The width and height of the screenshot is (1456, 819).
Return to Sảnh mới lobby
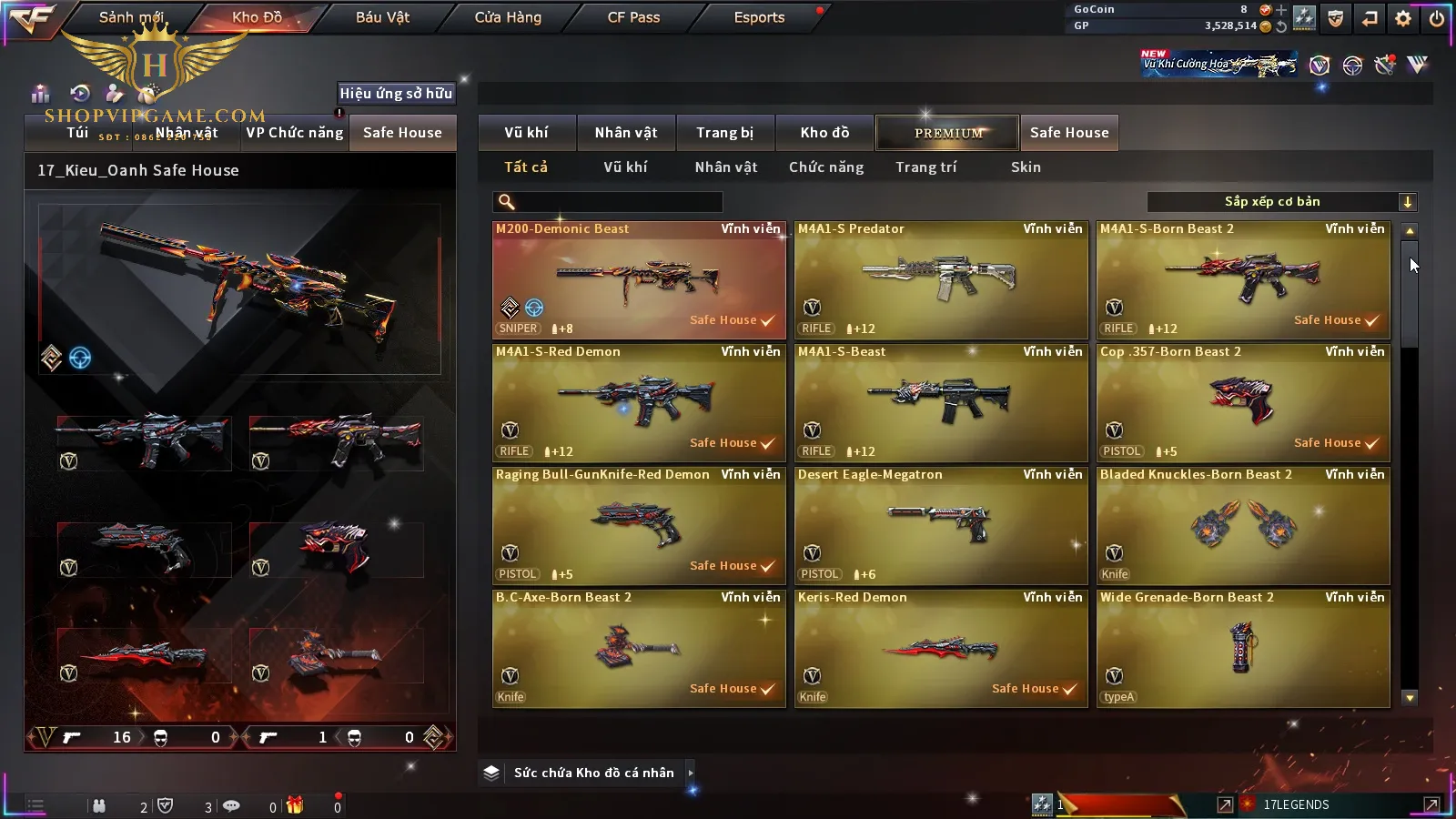pyautogui.click(x=131, y=17)
